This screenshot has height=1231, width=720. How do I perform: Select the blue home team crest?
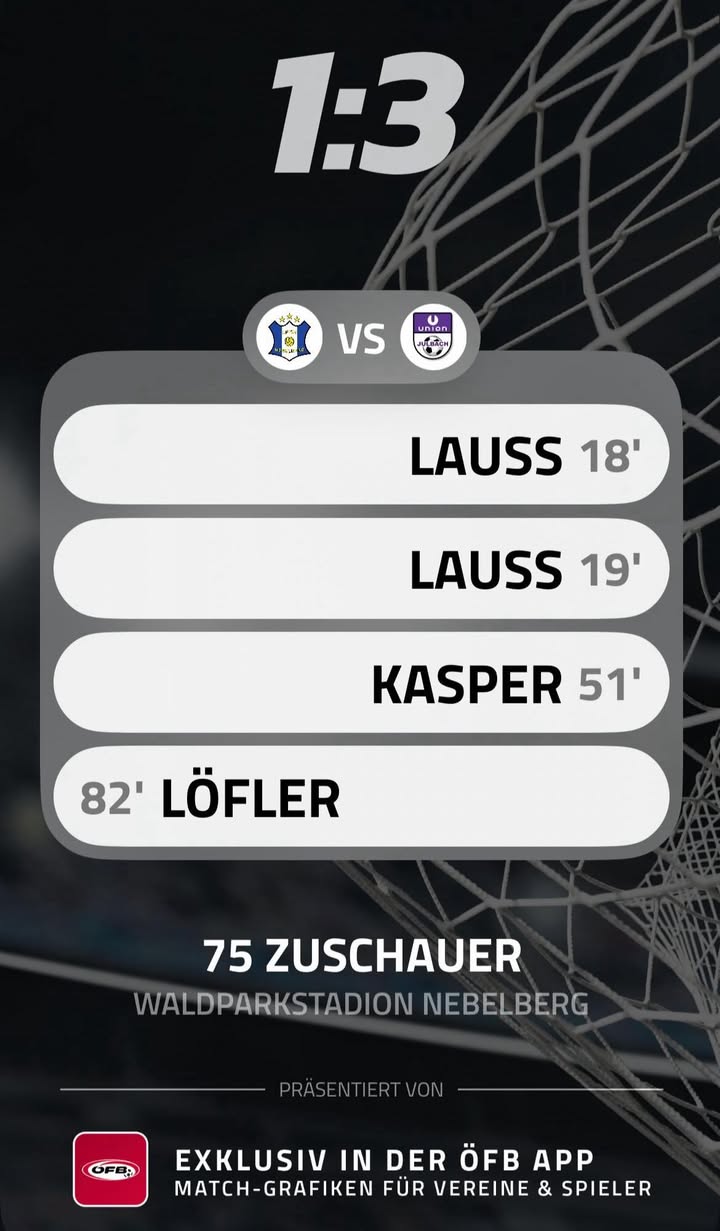pyautogui.click(x=290, y=338)
